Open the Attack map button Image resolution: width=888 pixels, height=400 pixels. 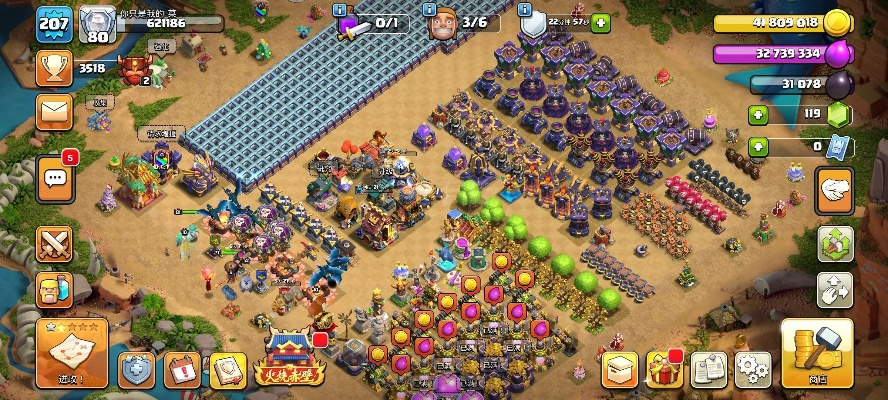(71, 353)
